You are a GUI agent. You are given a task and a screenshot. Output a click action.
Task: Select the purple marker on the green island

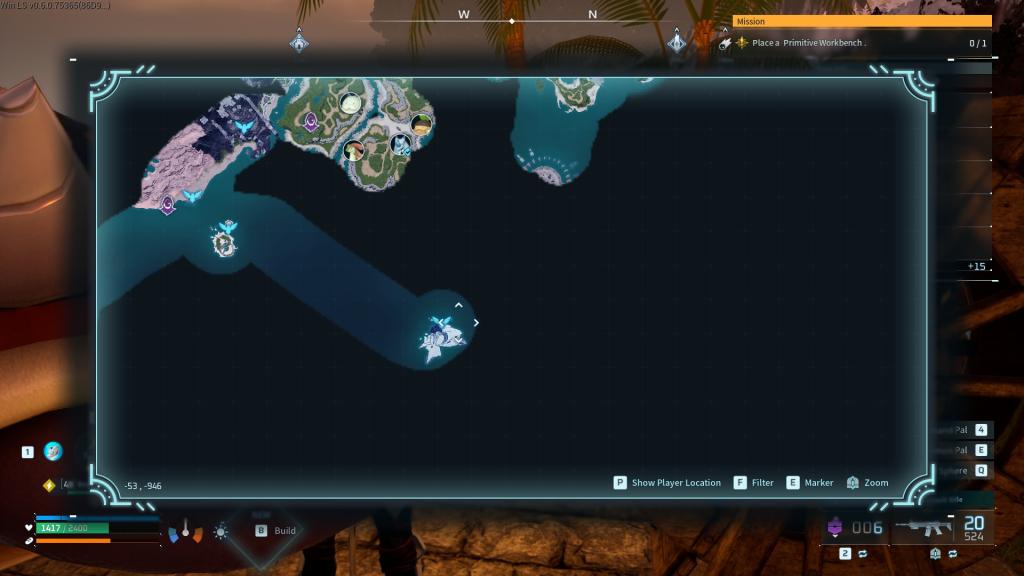pos(311,122)
